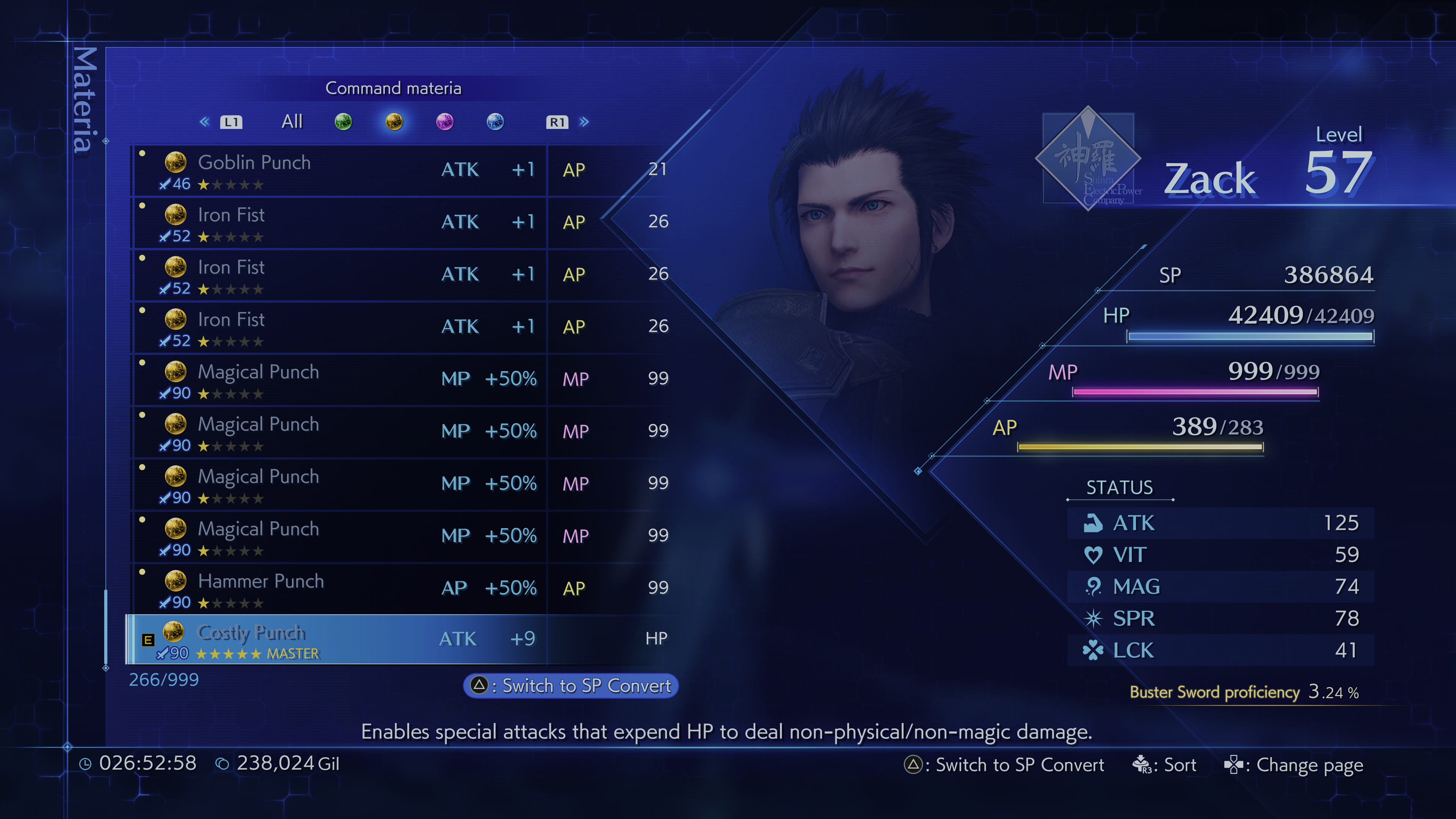
Task: Open the yellow command materia tab
Action: [x=394, y=121]
